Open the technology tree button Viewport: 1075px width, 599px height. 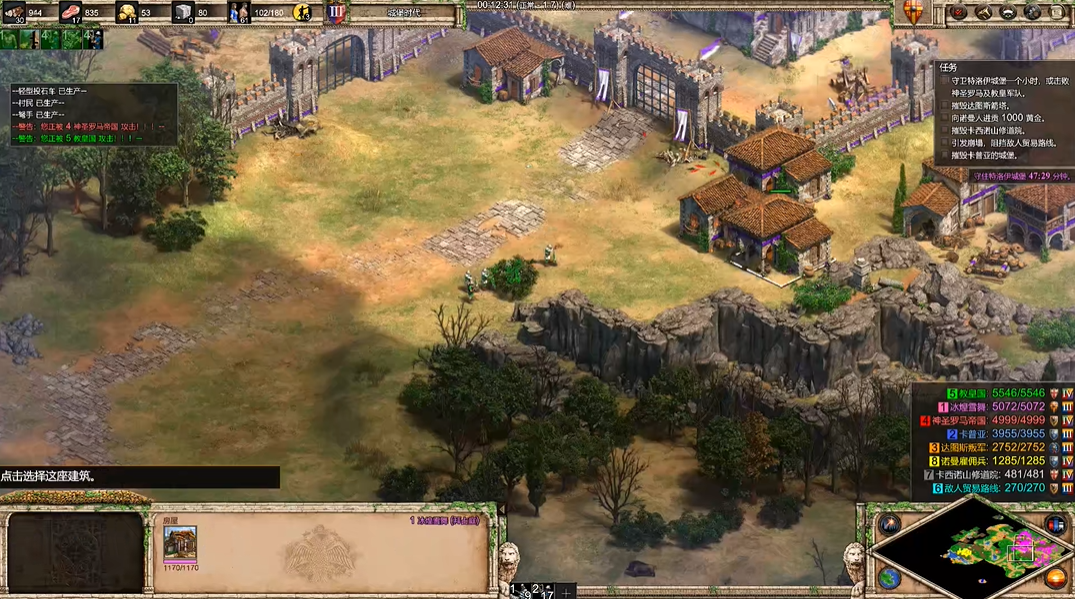(1031, 12)
